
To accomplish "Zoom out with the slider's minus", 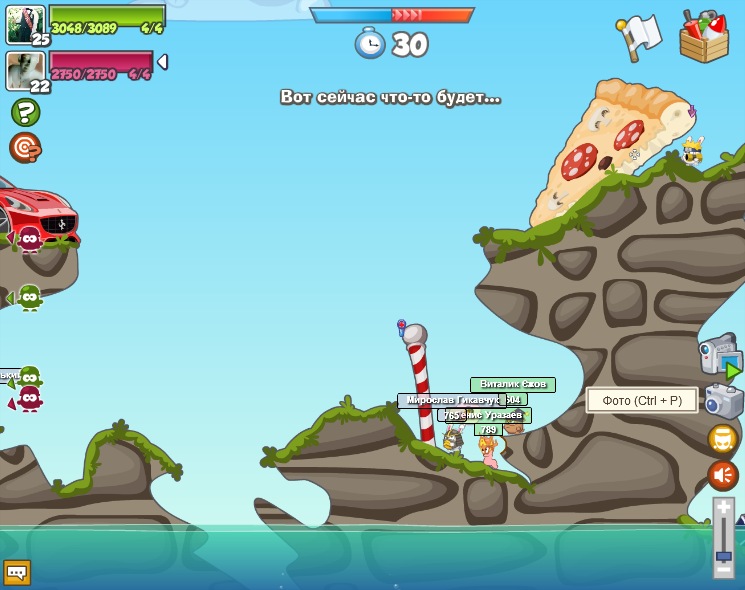I will pyautogui.click(x=723, y=568).
